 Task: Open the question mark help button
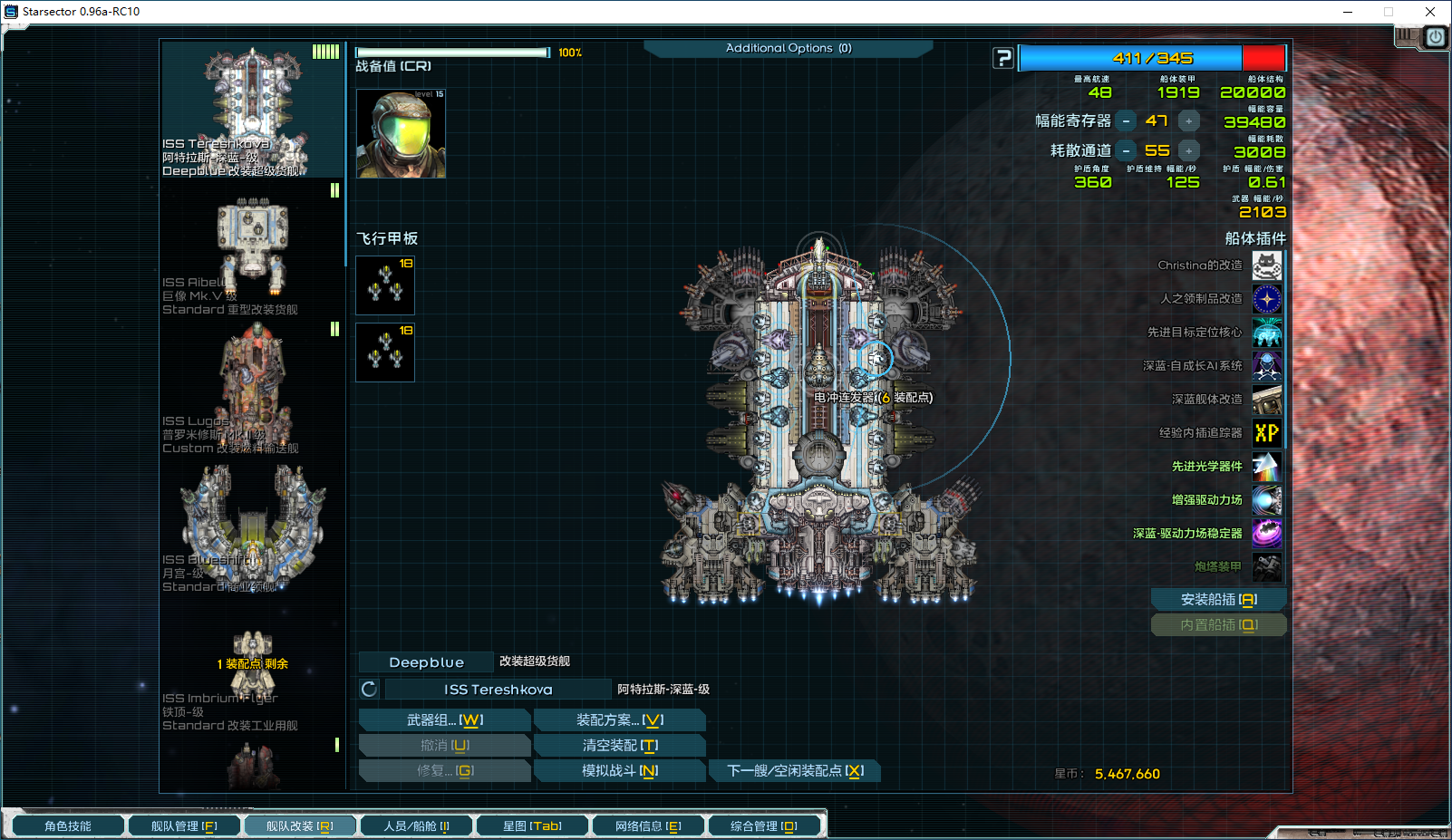(1003, 59)
